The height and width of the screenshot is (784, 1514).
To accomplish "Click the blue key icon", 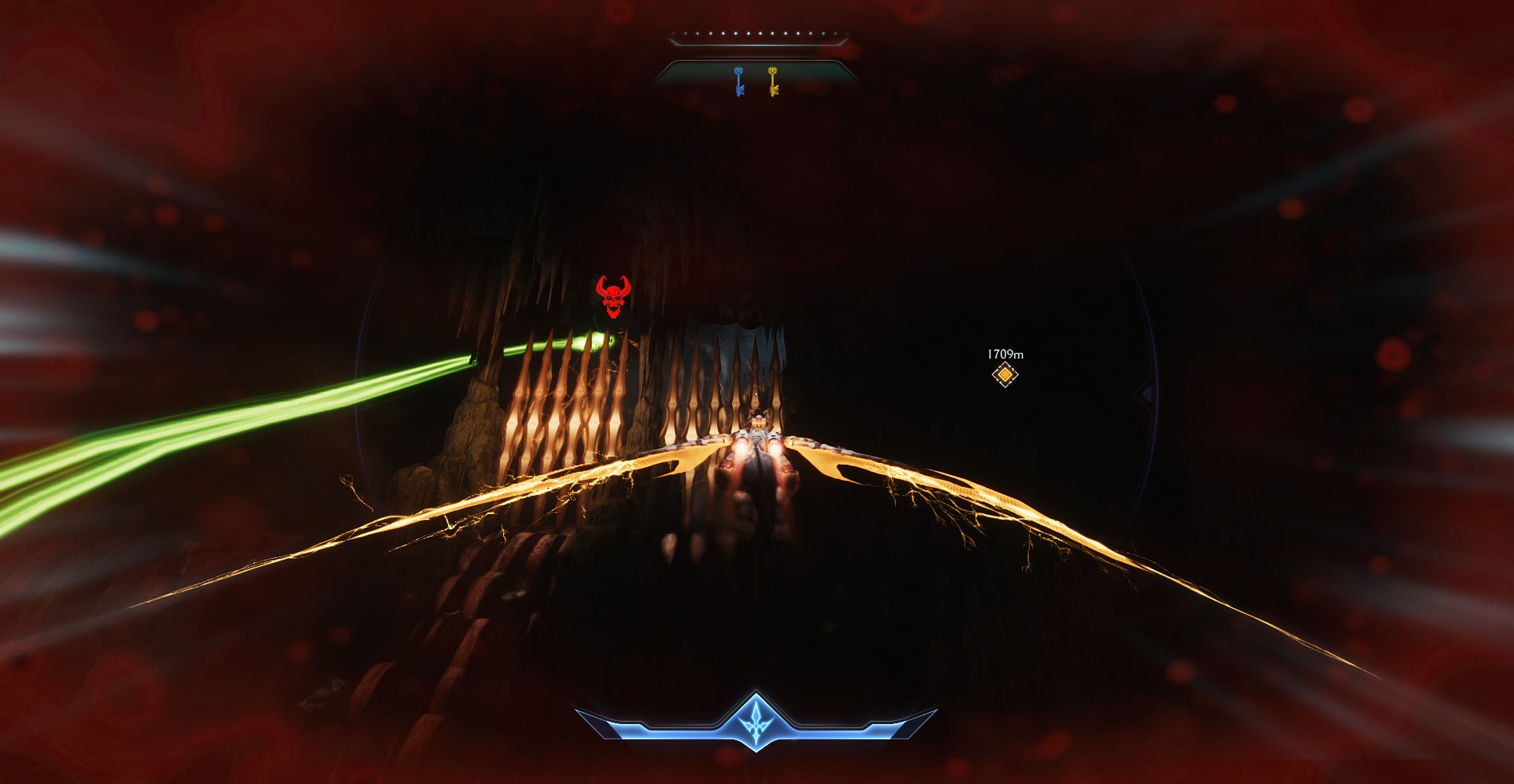I will tap(739, 81).
